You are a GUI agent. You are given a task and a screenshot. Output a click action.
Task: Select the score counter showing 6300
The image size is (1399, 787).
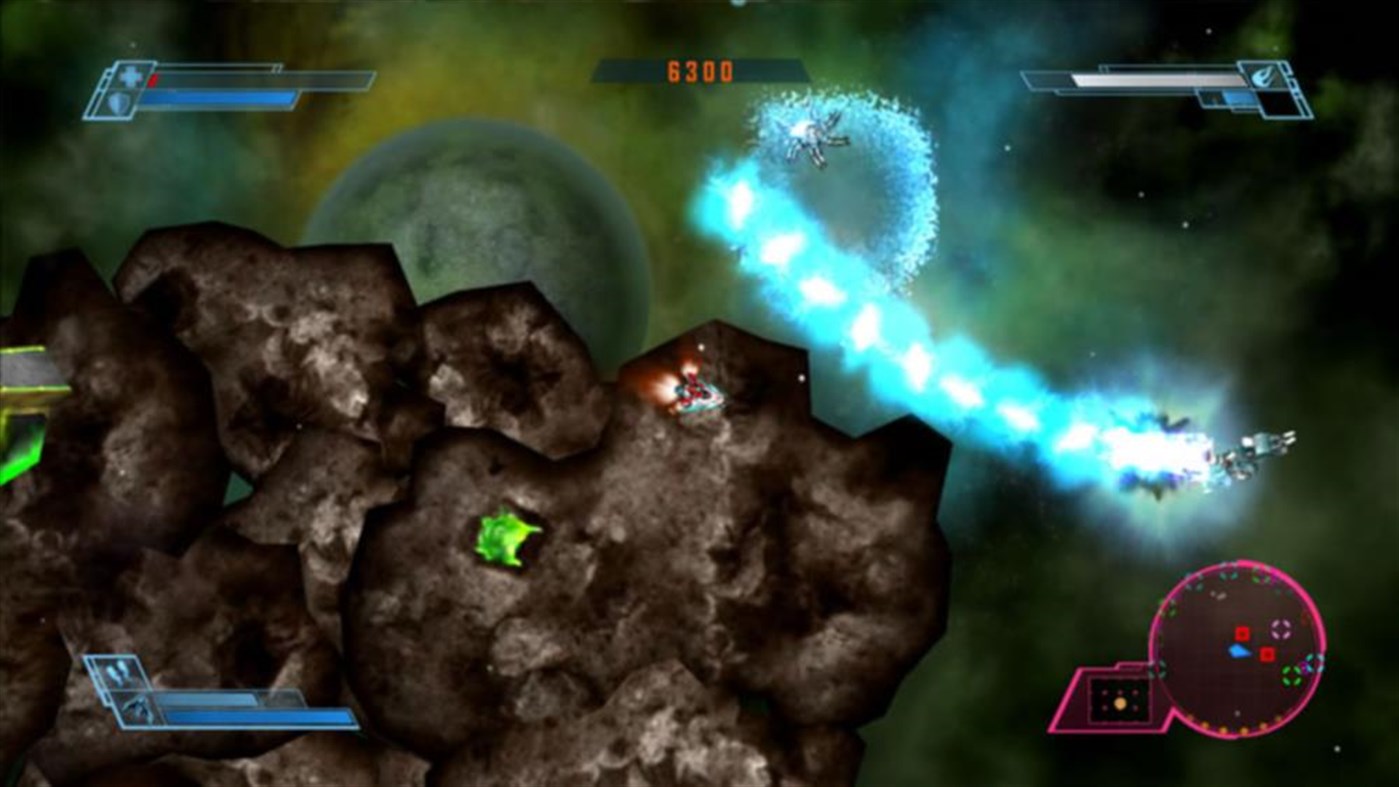700,70
